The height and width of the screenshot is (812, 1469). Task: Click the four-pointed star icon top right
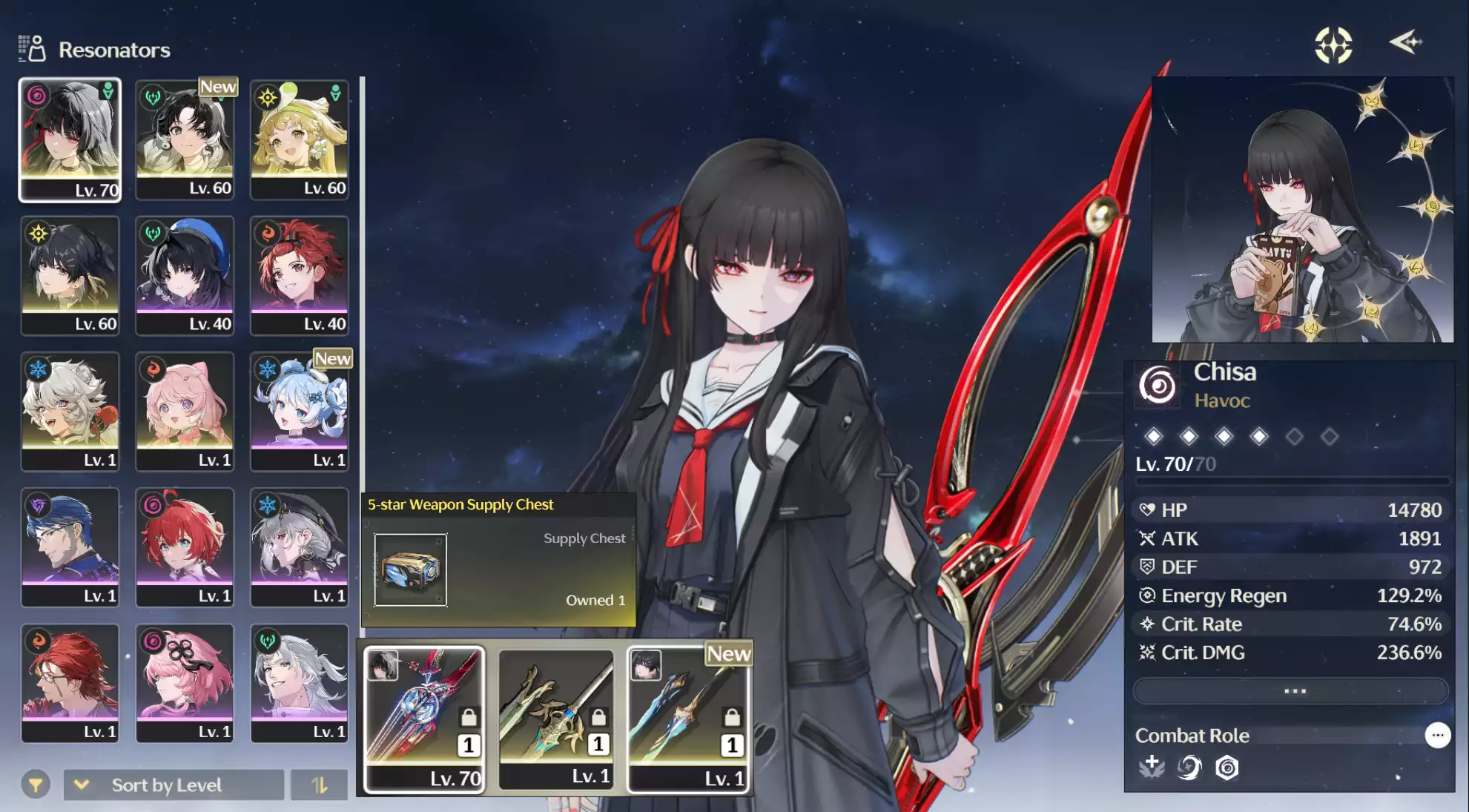pyautogui.click(x=1333, y=46)
